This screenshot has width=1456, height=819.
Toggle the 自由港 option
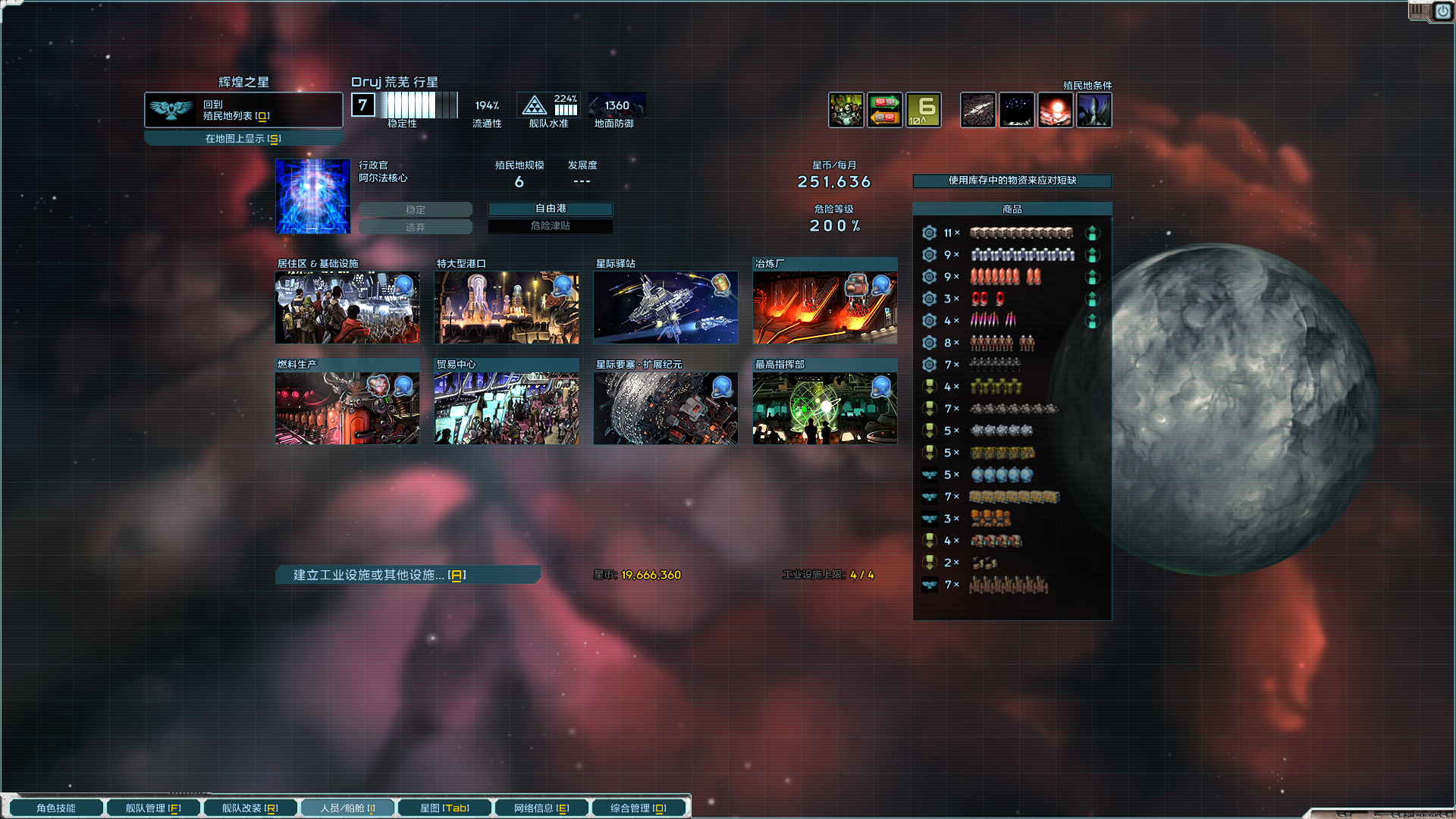(x=551, y=209)
